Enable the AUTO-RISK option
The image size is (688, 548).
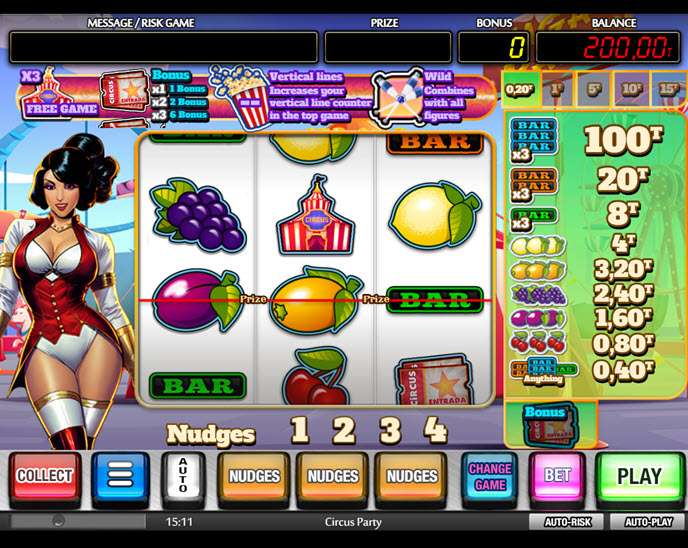coord(567,522)
